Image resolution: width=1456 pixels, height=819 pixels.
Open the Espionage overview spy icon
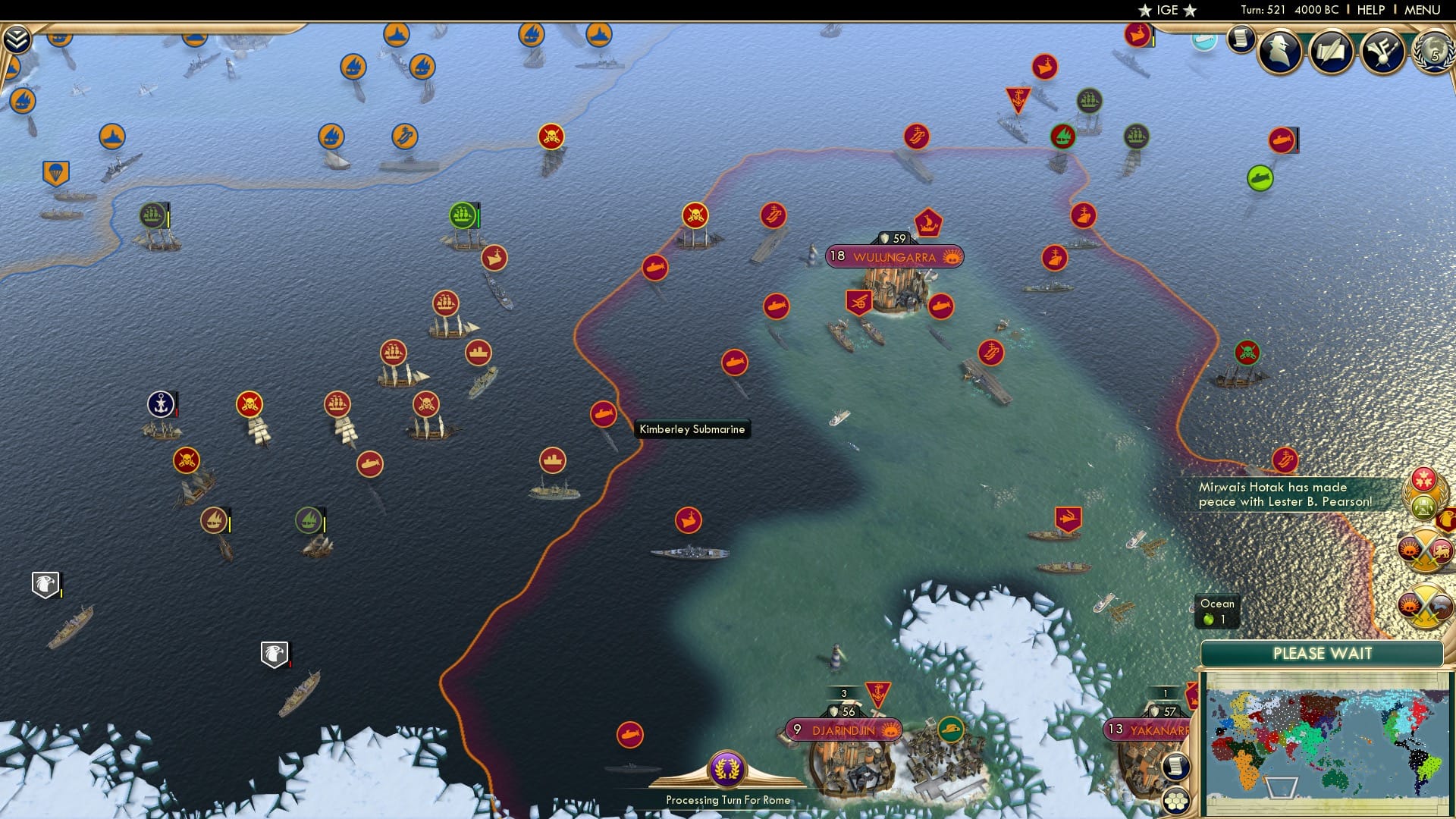[1280, 52]
